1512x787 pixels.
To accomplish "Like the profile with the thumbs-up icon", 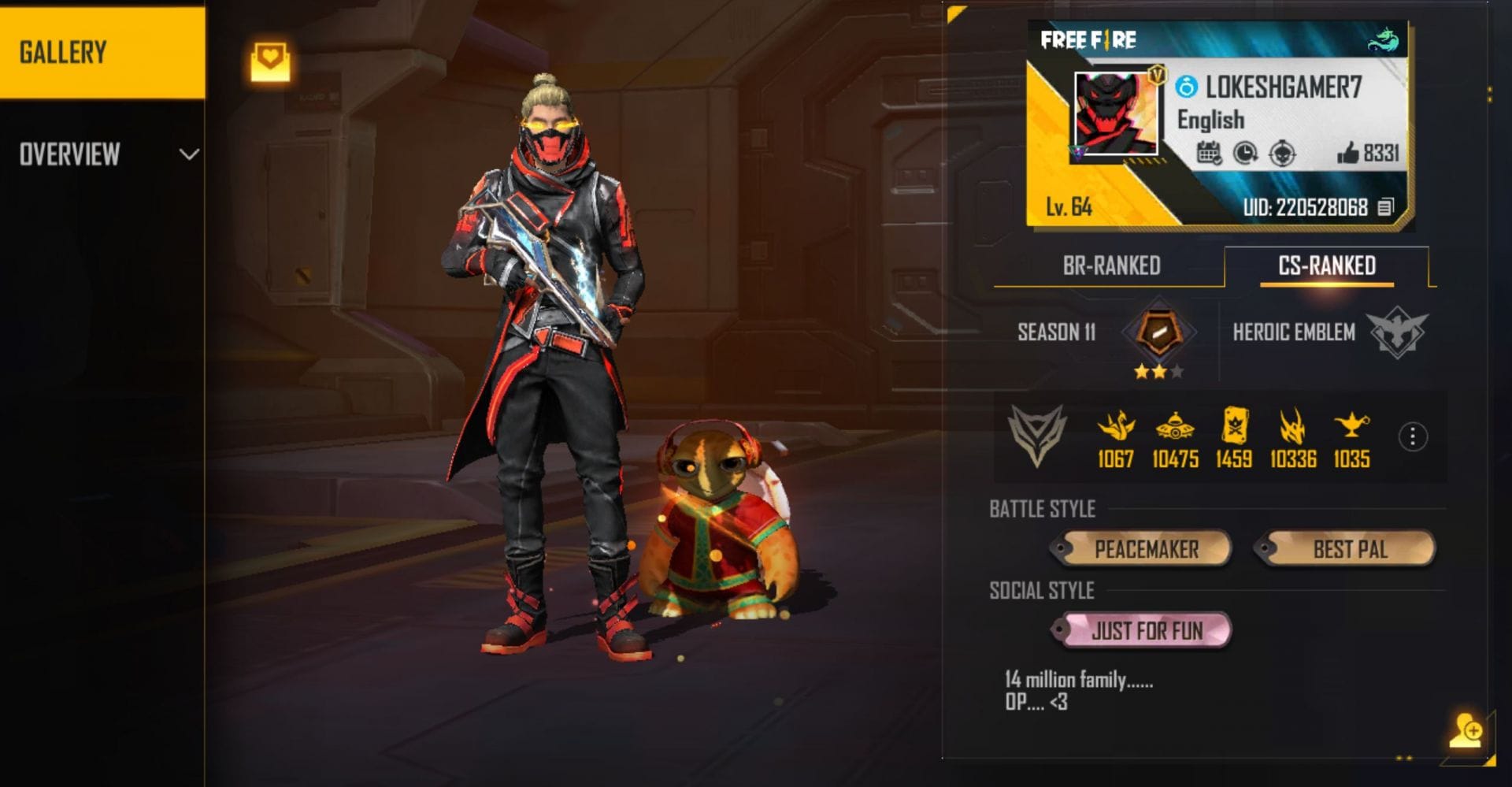I will point(1347,153).
